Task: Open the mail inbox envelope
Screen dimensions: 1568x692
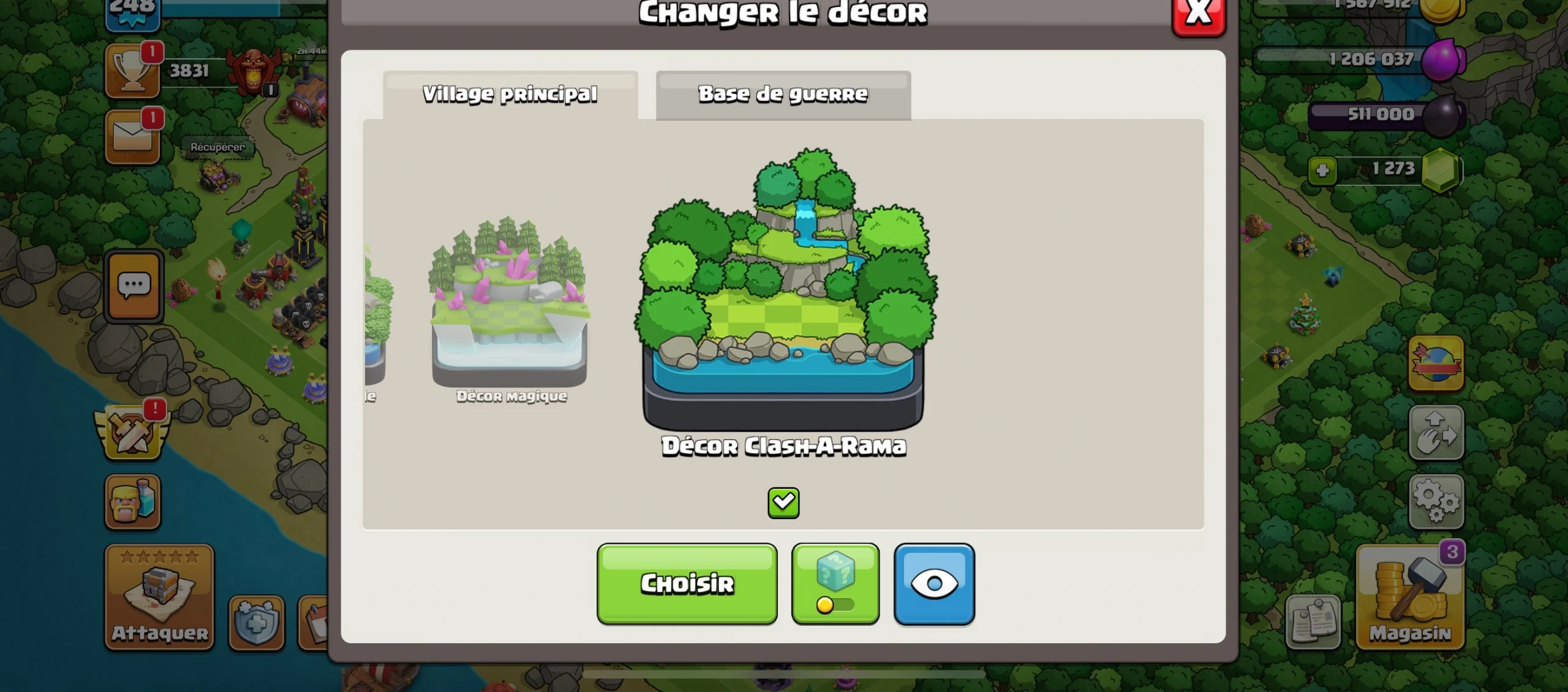Action: pos(132,137)
